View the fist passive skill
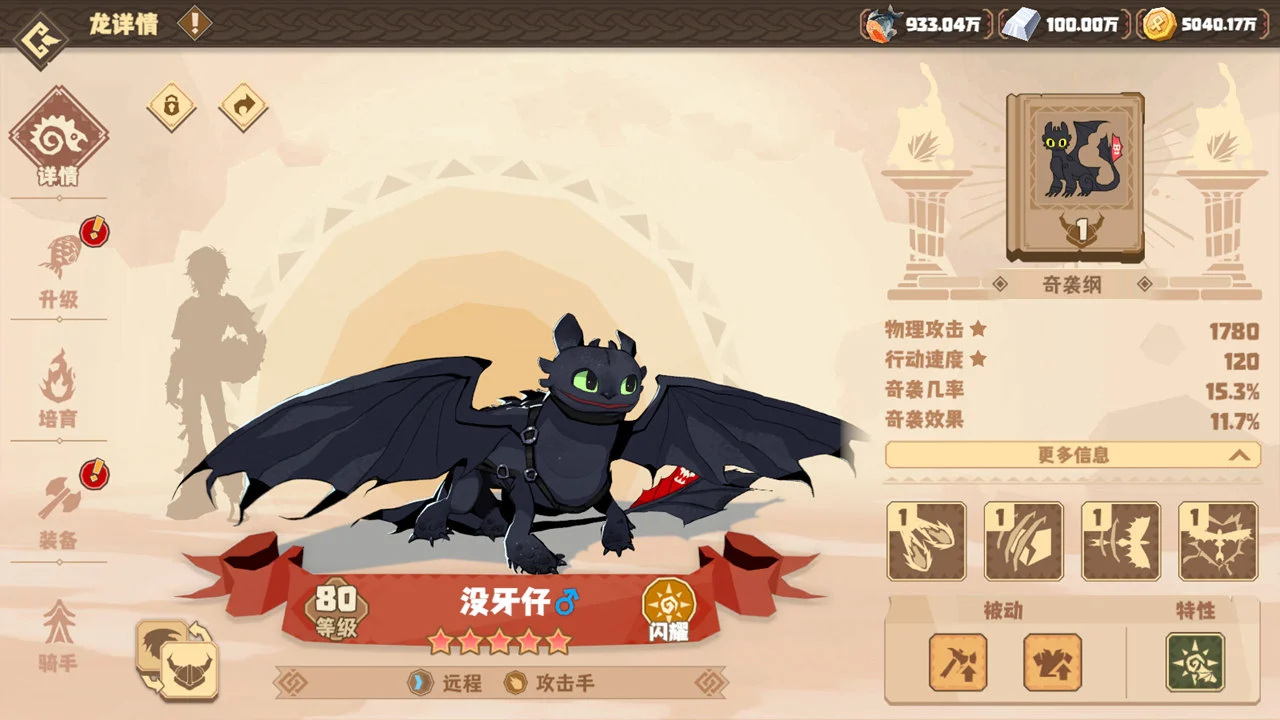The width and height of the screenshot is (1280, 720). pos(1052,662)
